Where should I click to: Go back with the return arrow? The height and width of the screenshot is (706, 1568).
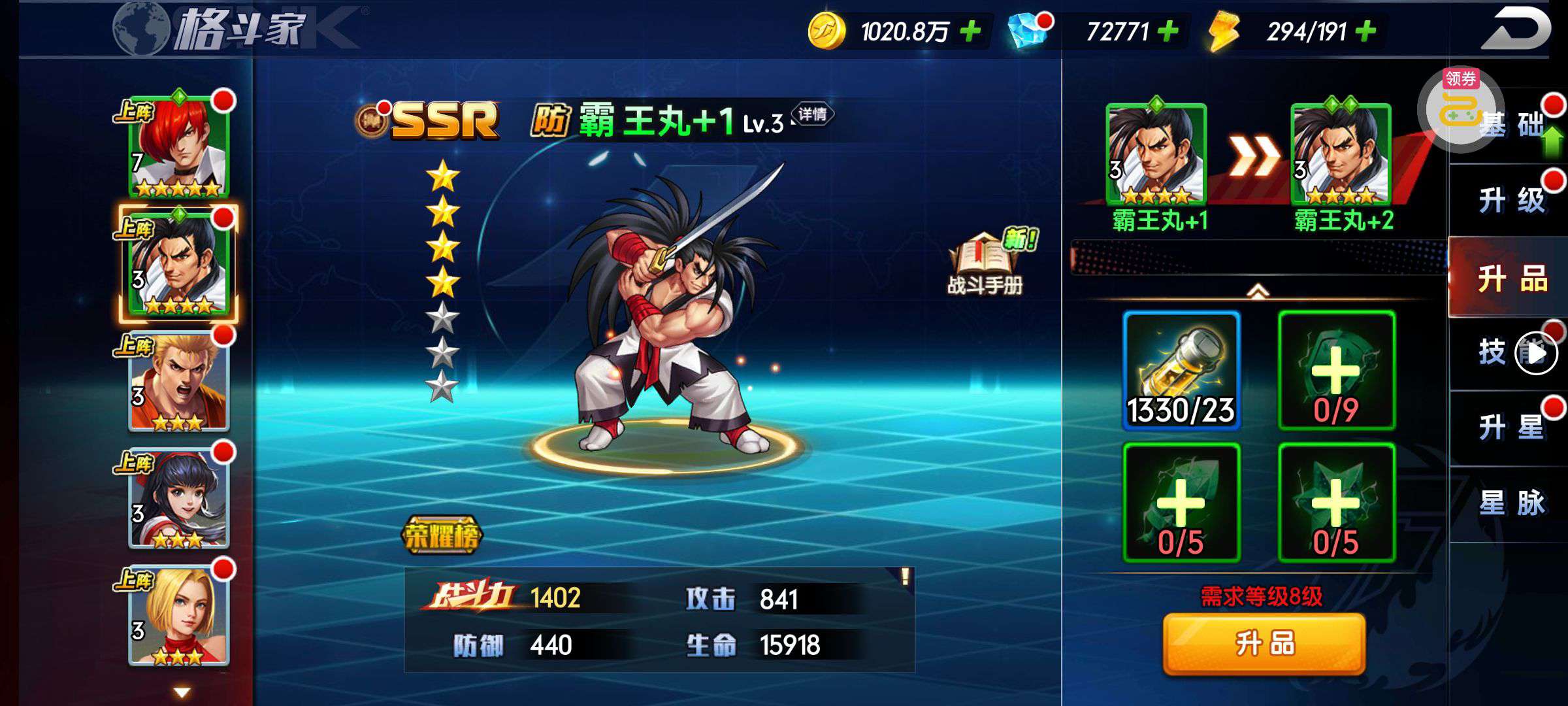click(x=1514, y=29)
